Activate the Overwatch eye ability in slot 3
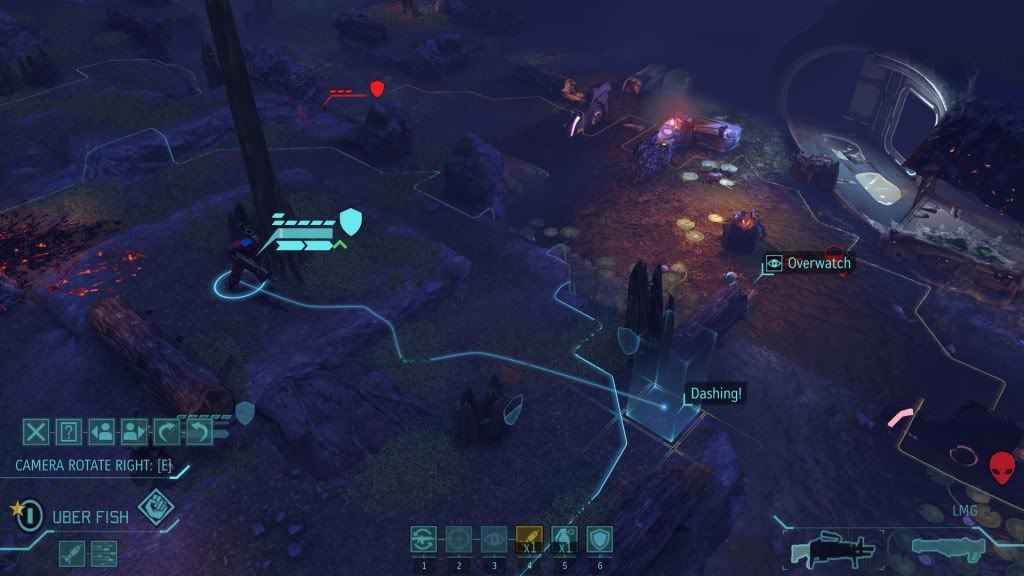The image size is (1024, 576). coord(493,540)
